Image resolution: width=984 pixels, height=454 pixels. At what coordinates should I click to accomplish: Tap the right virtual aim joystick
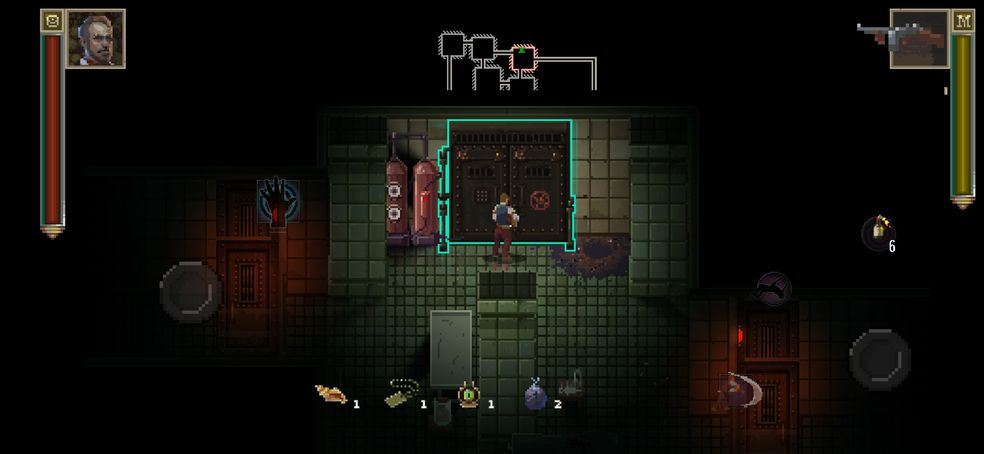click(x=880, y=359)
